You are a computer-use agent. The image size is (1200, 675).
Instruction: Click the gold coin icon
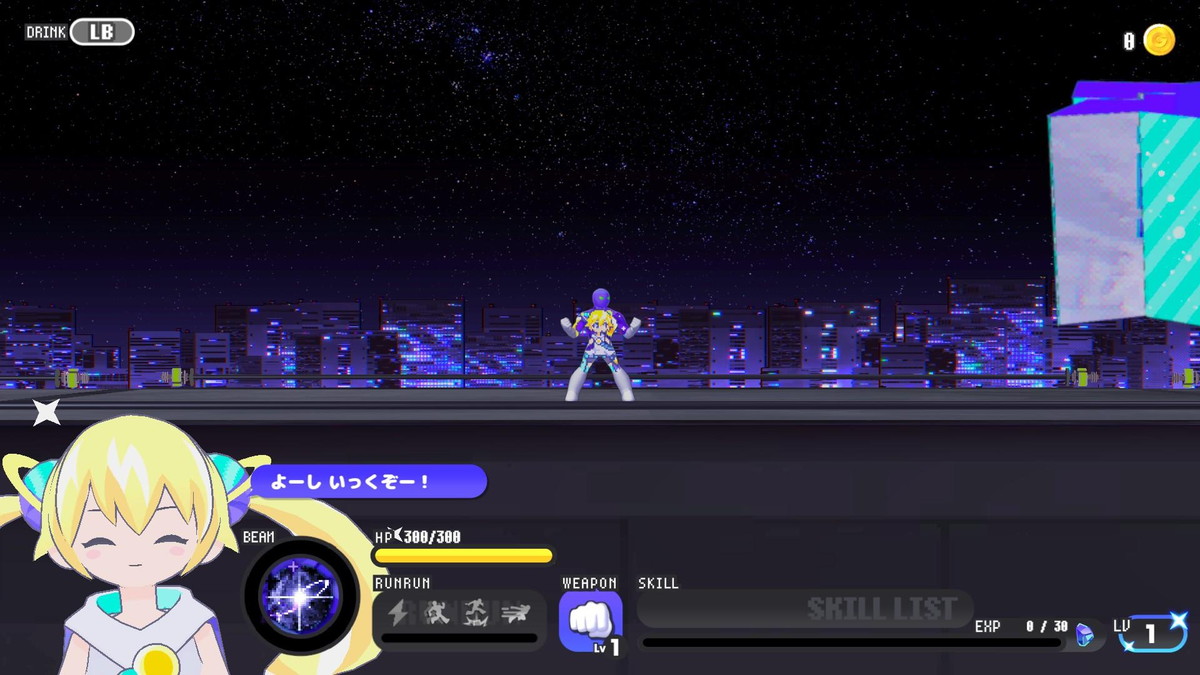(1159, 40)
